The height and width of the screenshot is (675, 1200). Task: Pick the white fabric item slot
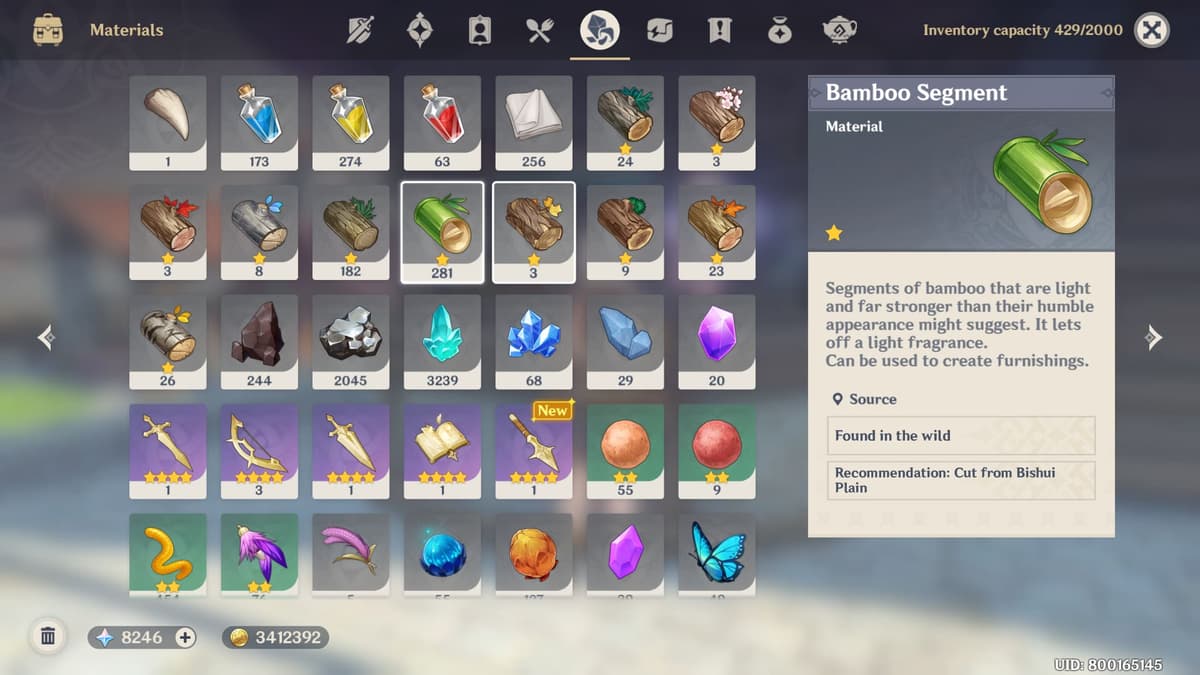(x=534, y=122)
